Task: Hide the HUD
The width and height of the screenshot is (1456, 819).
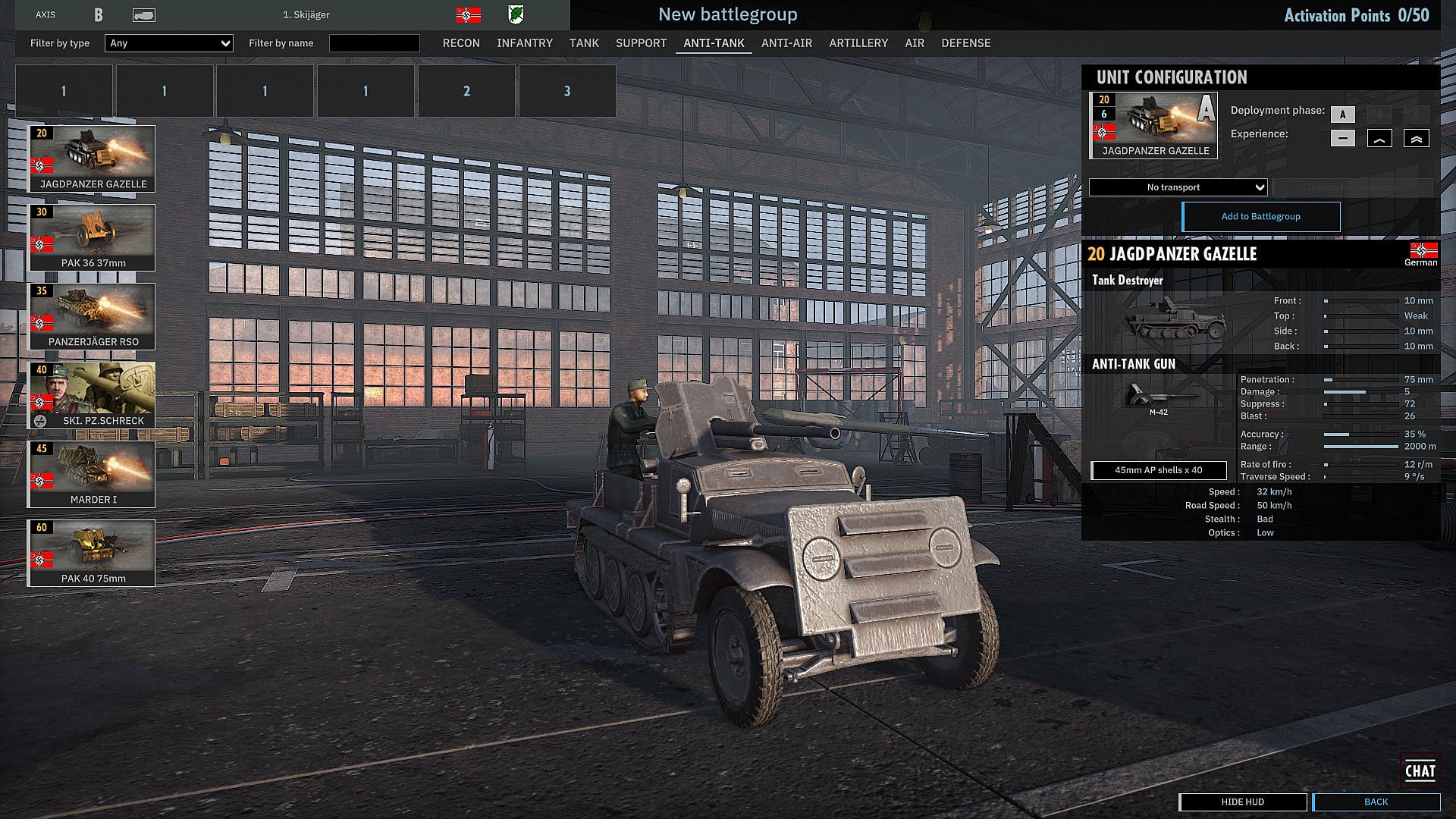Action: tap(1242, 802)
